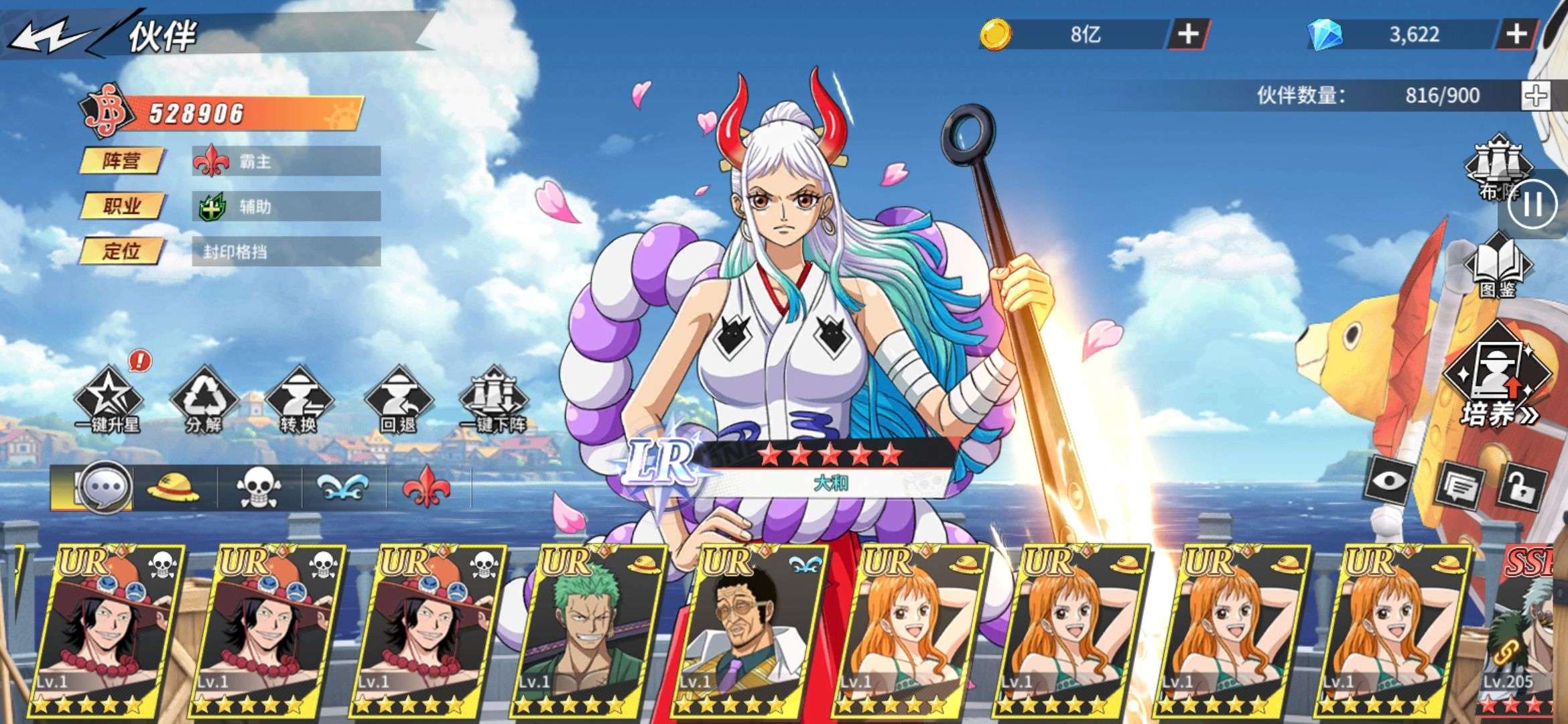
Task: Expand the partner capacity limit
Action: click(x=1535, y=96)
